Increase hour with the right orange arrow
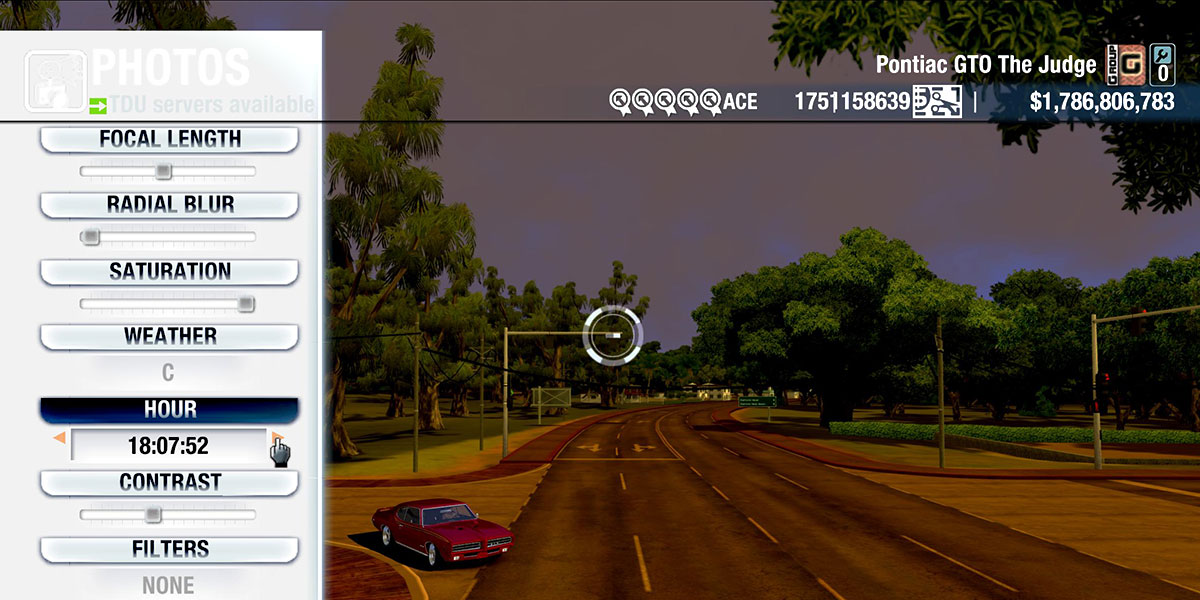1200x600 pixels. (x=276, y=438)
